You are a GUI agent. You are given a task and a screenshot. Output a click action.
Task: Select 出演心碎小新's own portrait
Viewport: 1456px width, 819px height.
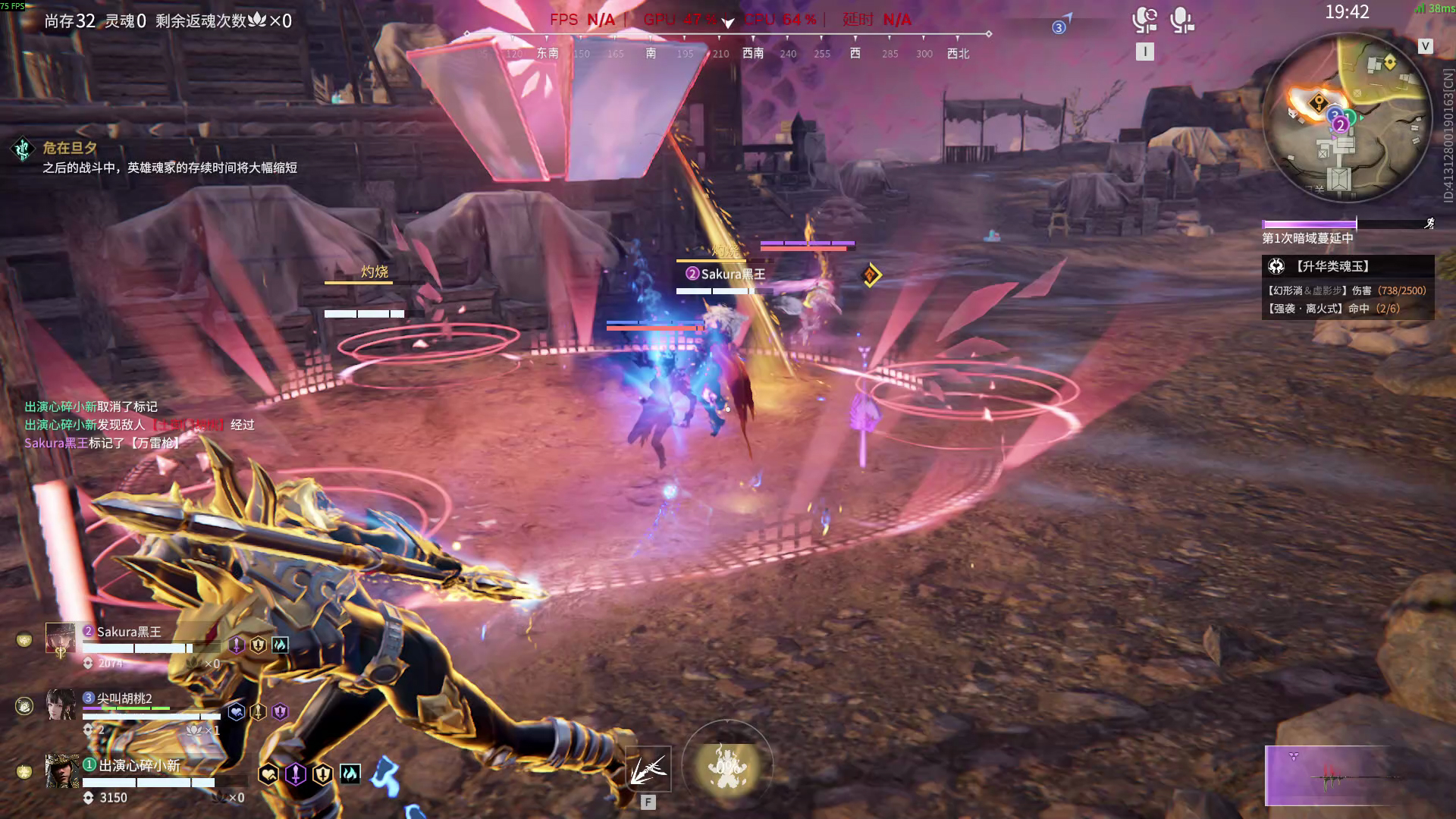point(61,770)
